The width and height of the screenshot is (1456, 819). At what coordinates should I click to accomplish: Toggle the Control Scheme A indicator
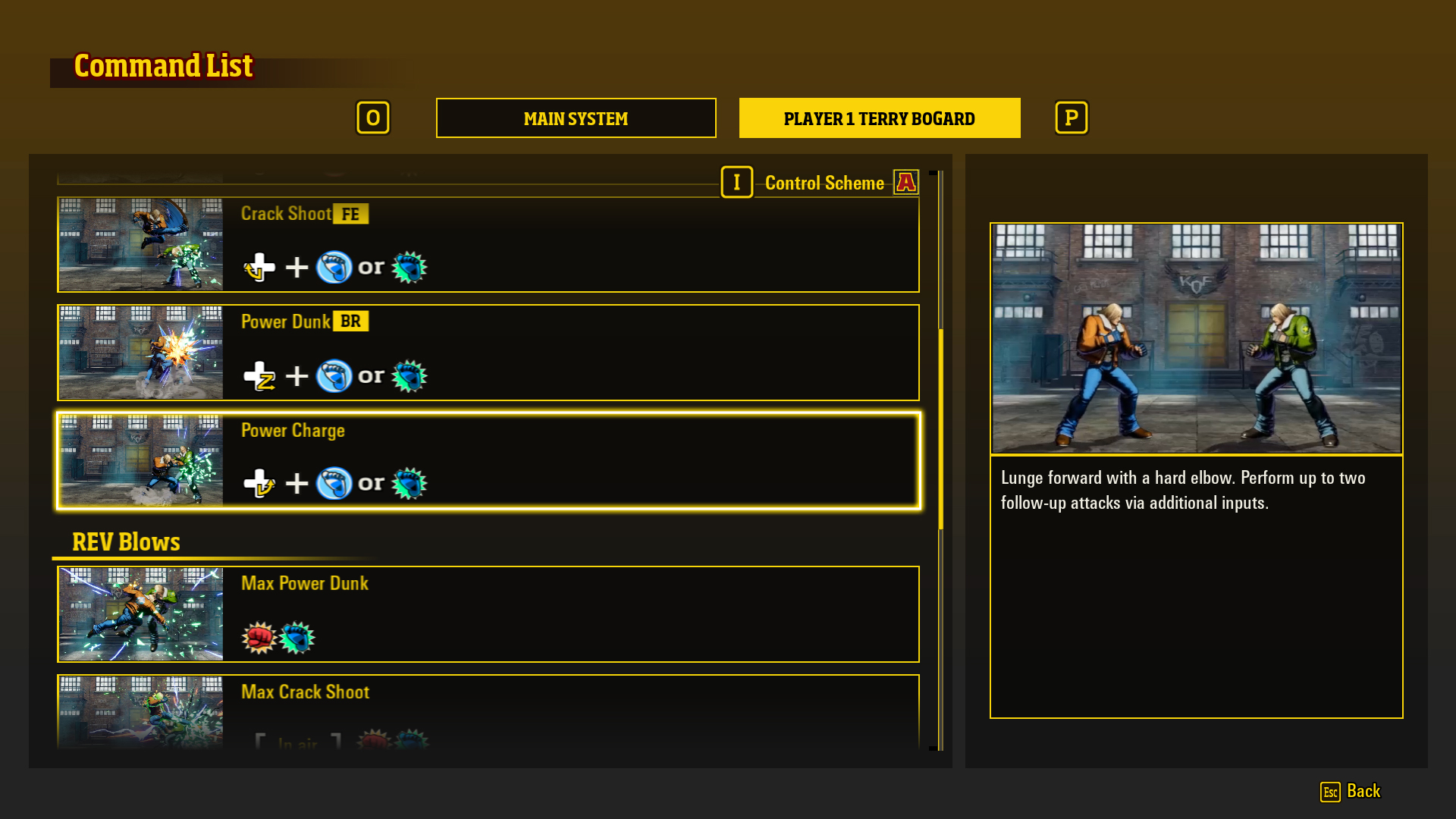pyautogui.click(x=905, y=182)
